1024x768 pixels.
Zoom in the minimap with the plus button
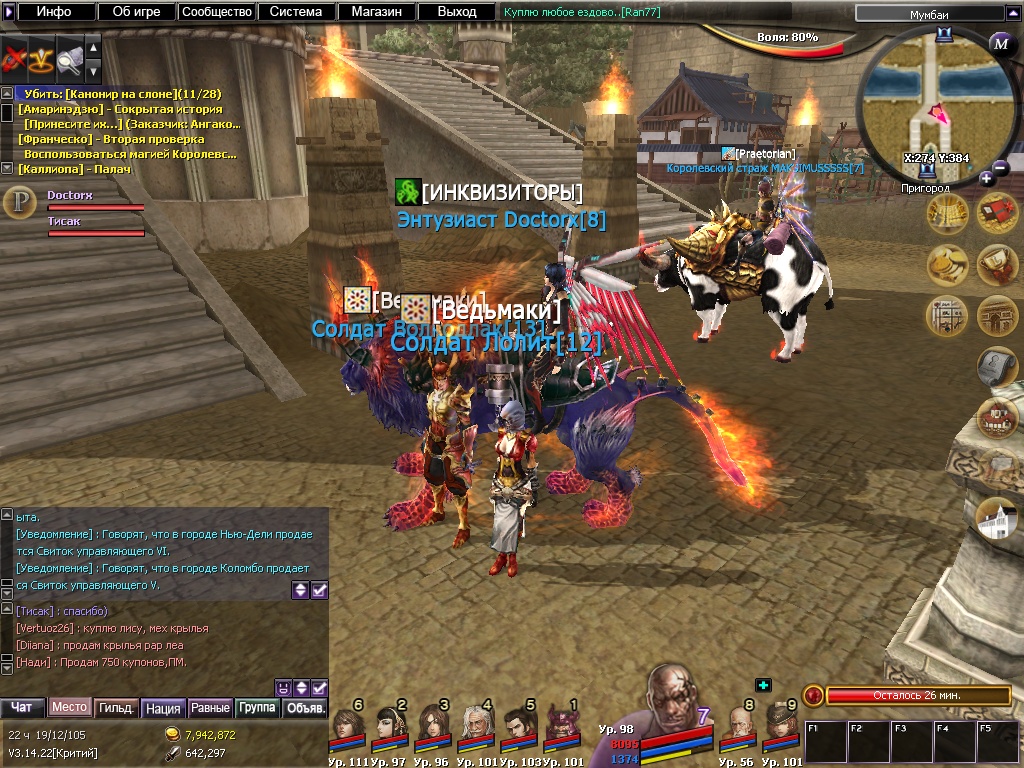986,178
